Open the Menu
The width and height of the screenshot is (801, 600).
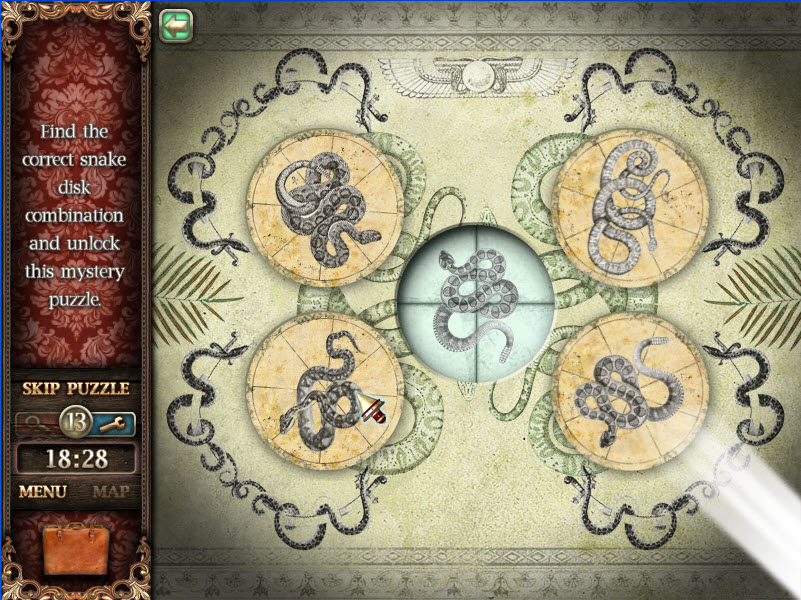[43, 492]
